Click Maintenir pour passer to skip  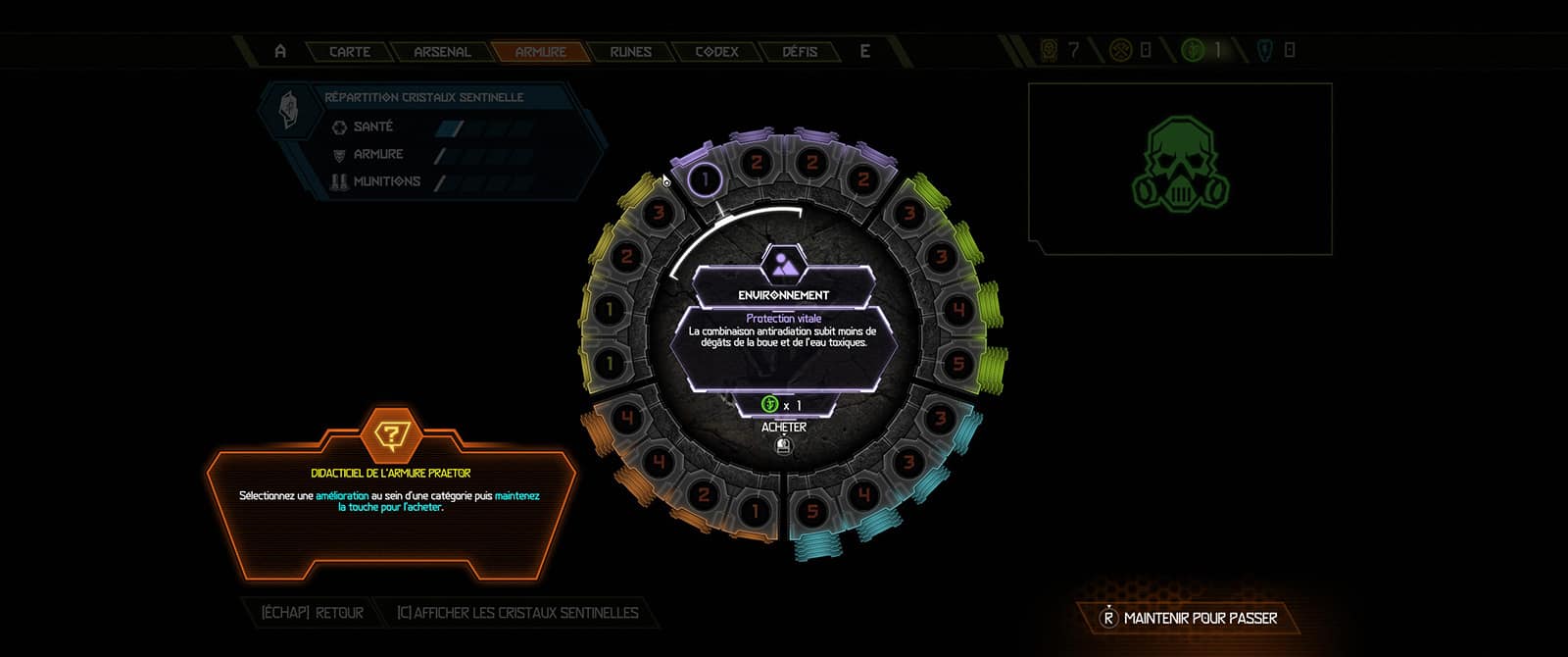[1189, 618]
